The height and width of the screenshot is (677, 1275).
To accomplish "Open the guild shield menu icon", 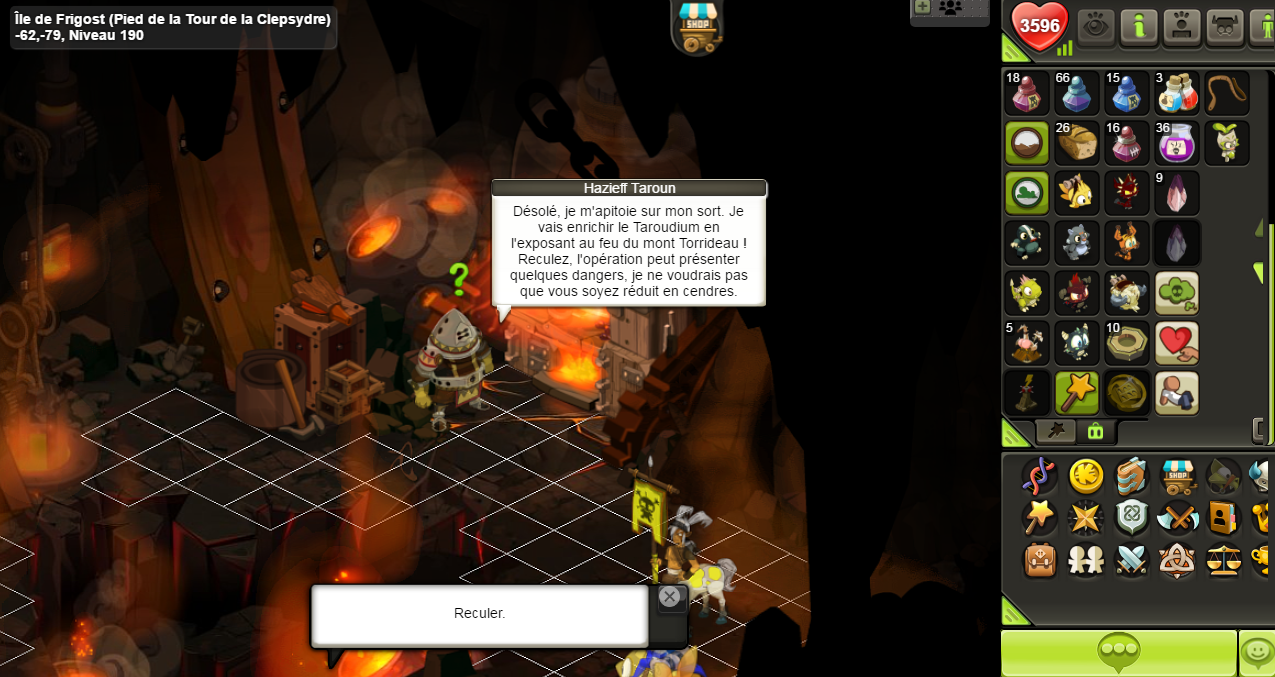I will (1131, 518).
